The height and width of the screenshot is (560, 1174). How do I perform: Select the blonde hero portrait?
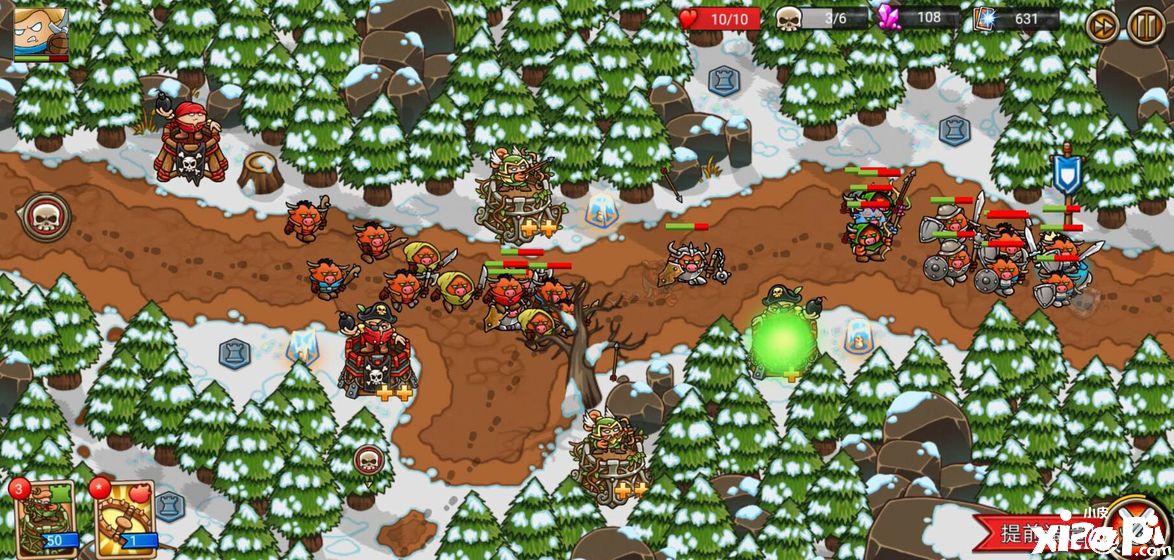pyautogui.click(x=40, y=31)
